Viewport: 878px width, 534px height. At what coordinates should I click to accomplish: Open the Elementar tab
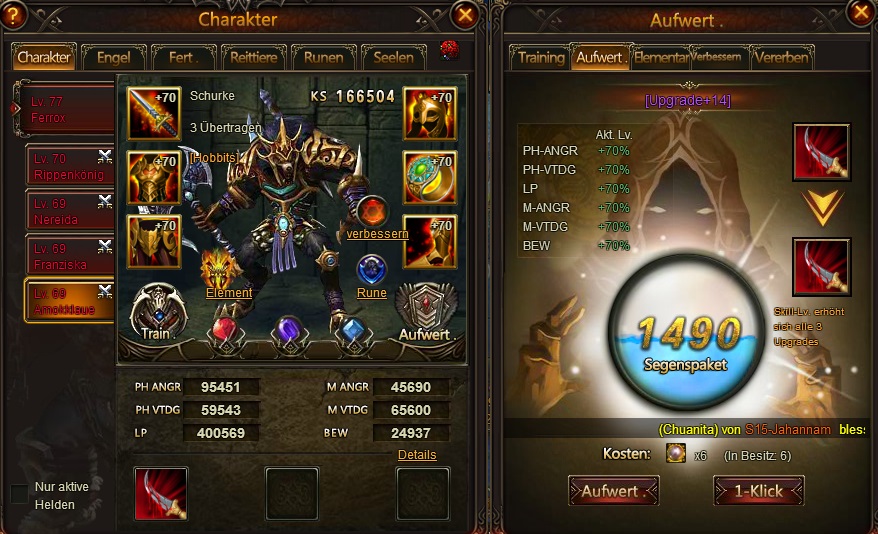[x=660, y=57]
